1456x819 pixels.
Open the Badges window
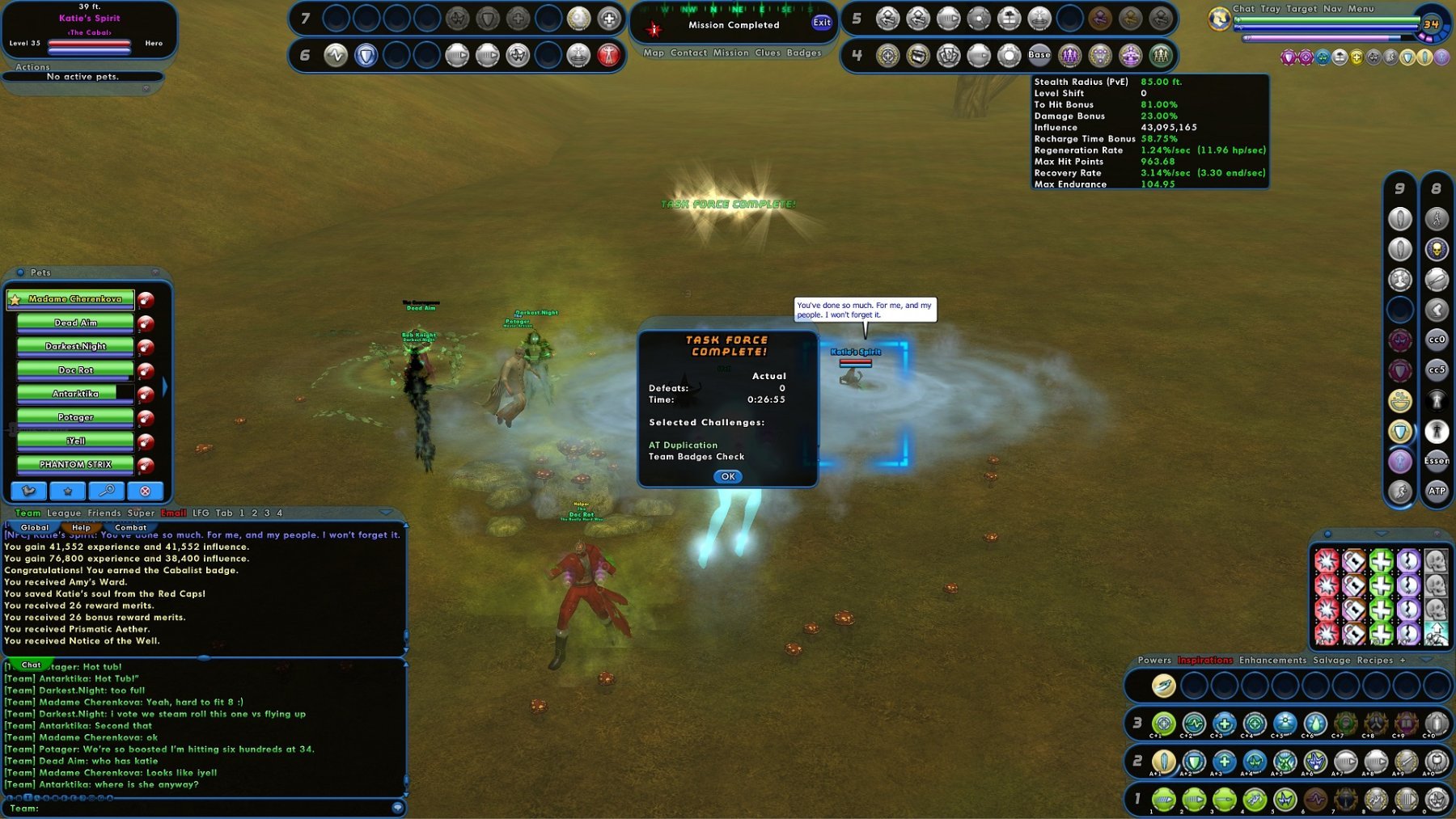(x=804, y=53)
